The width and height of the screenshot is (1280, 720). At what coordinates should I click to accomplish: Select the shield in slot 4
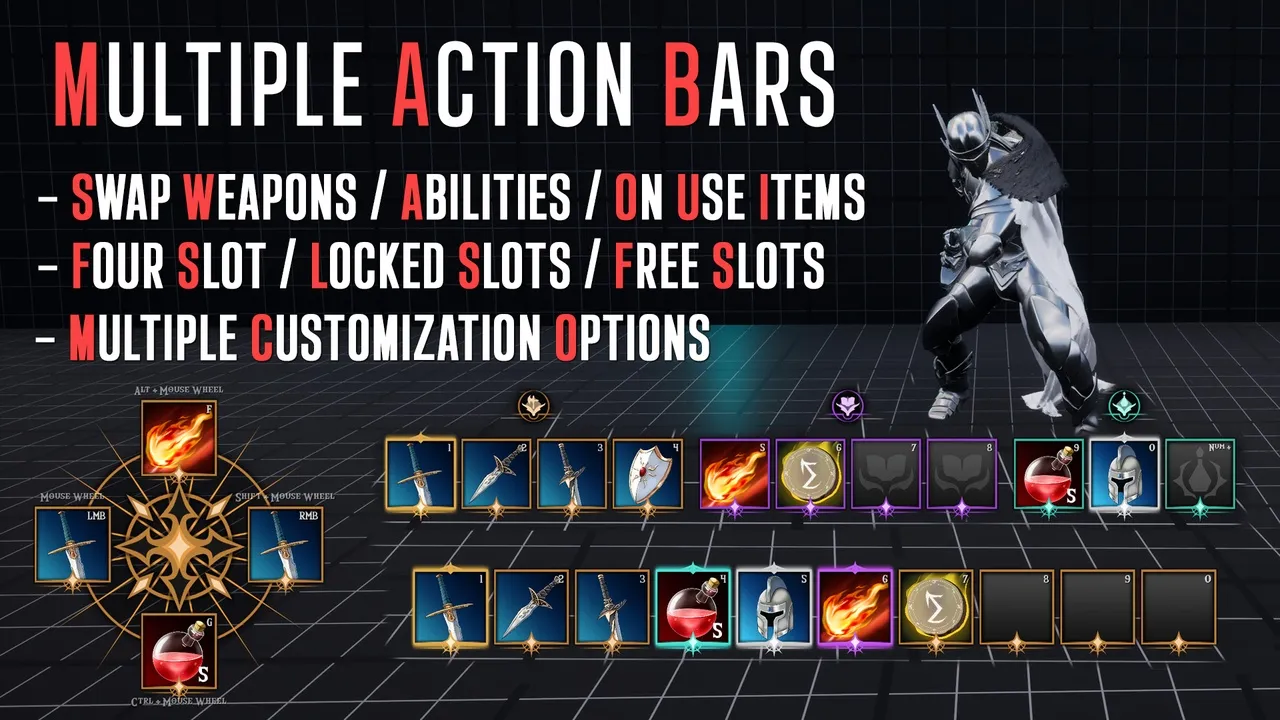[x=647, y=473]
